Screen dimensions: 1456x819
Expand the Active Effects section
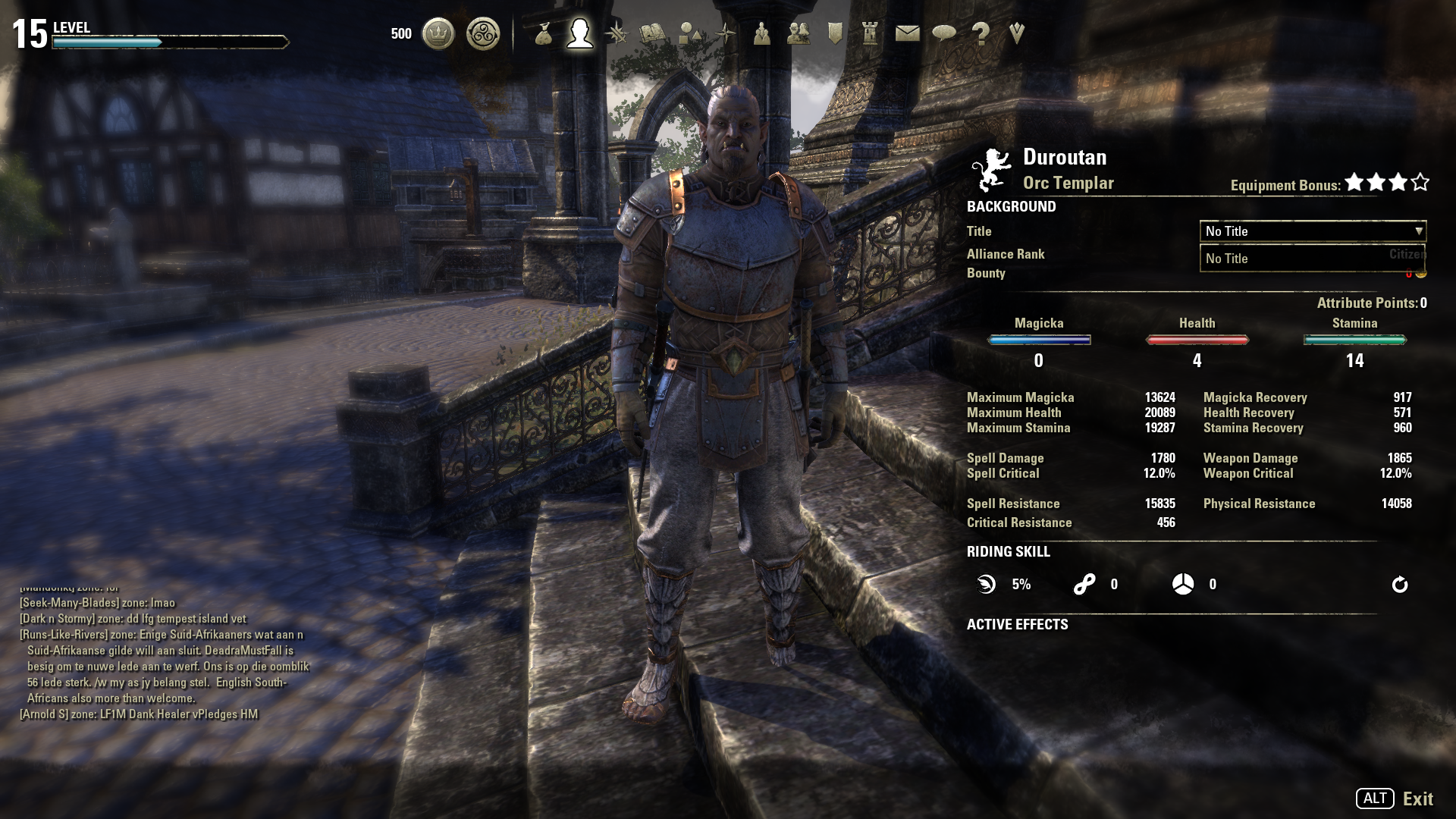point(1016,625)
